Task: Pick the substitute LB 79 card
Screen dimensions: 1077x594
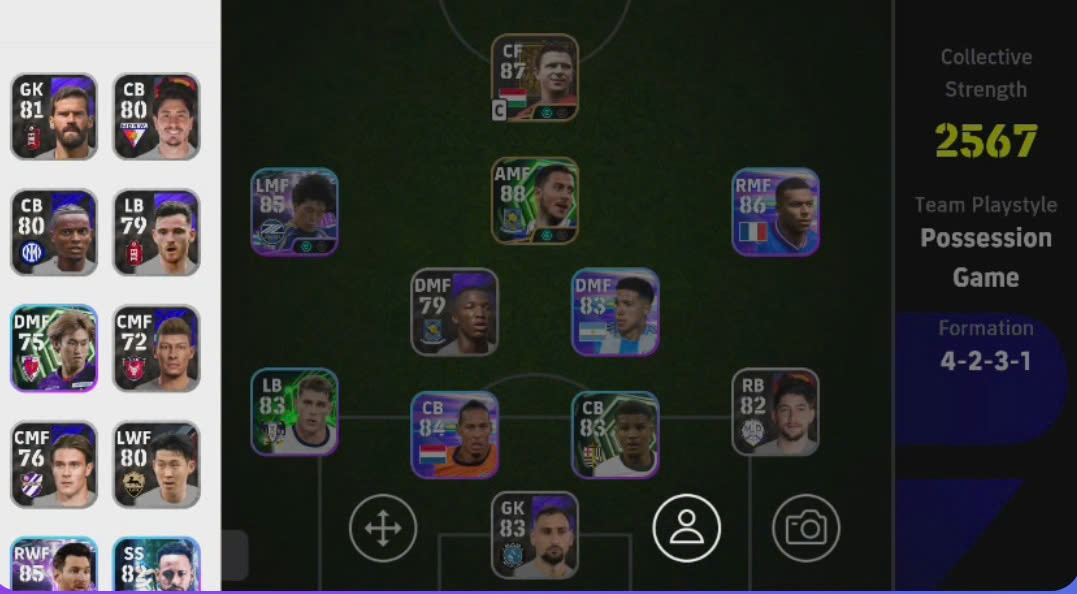Action: 156,233
